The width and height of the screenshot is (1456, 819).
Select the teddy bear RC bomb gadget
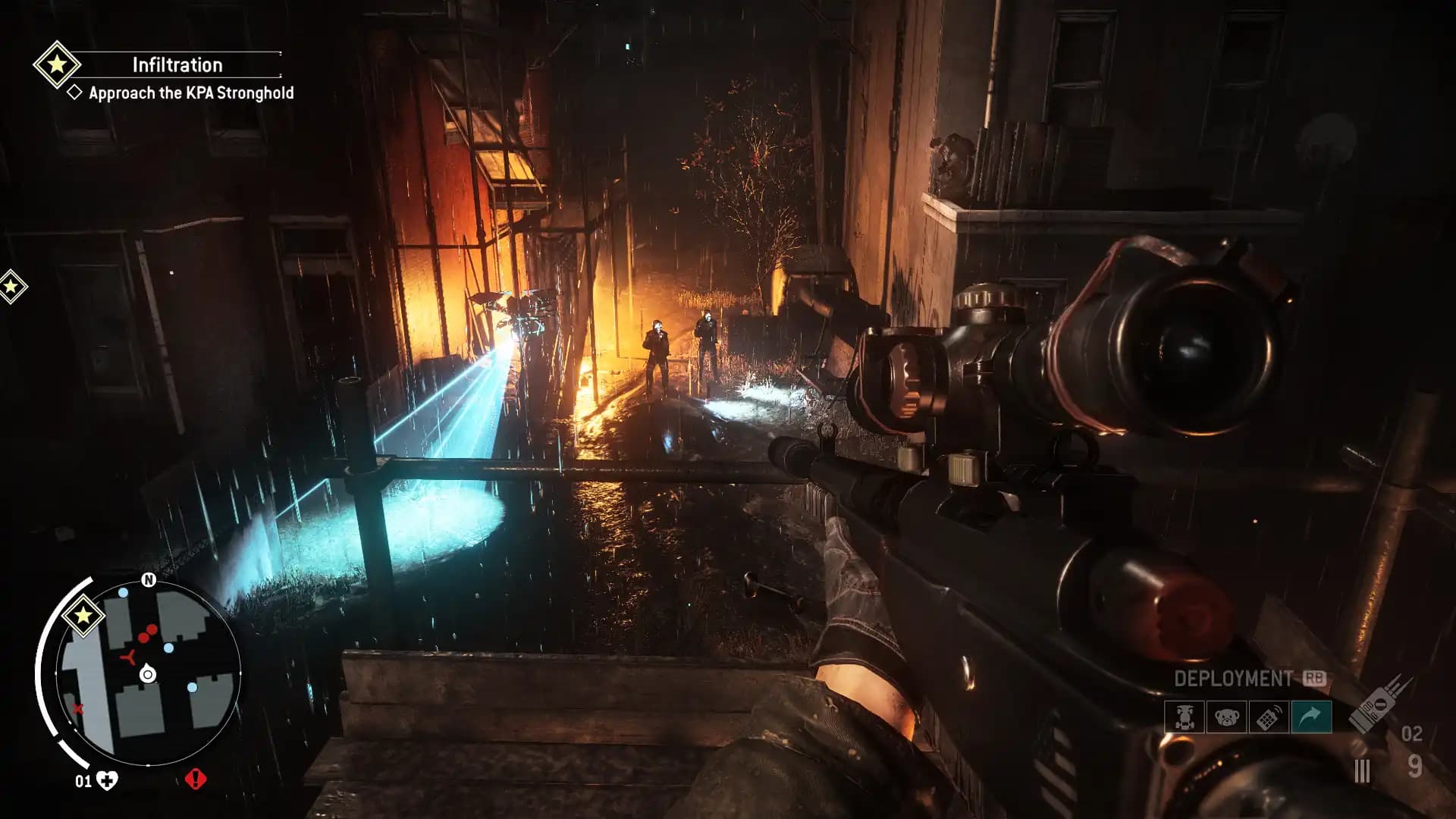point(1226,718)
